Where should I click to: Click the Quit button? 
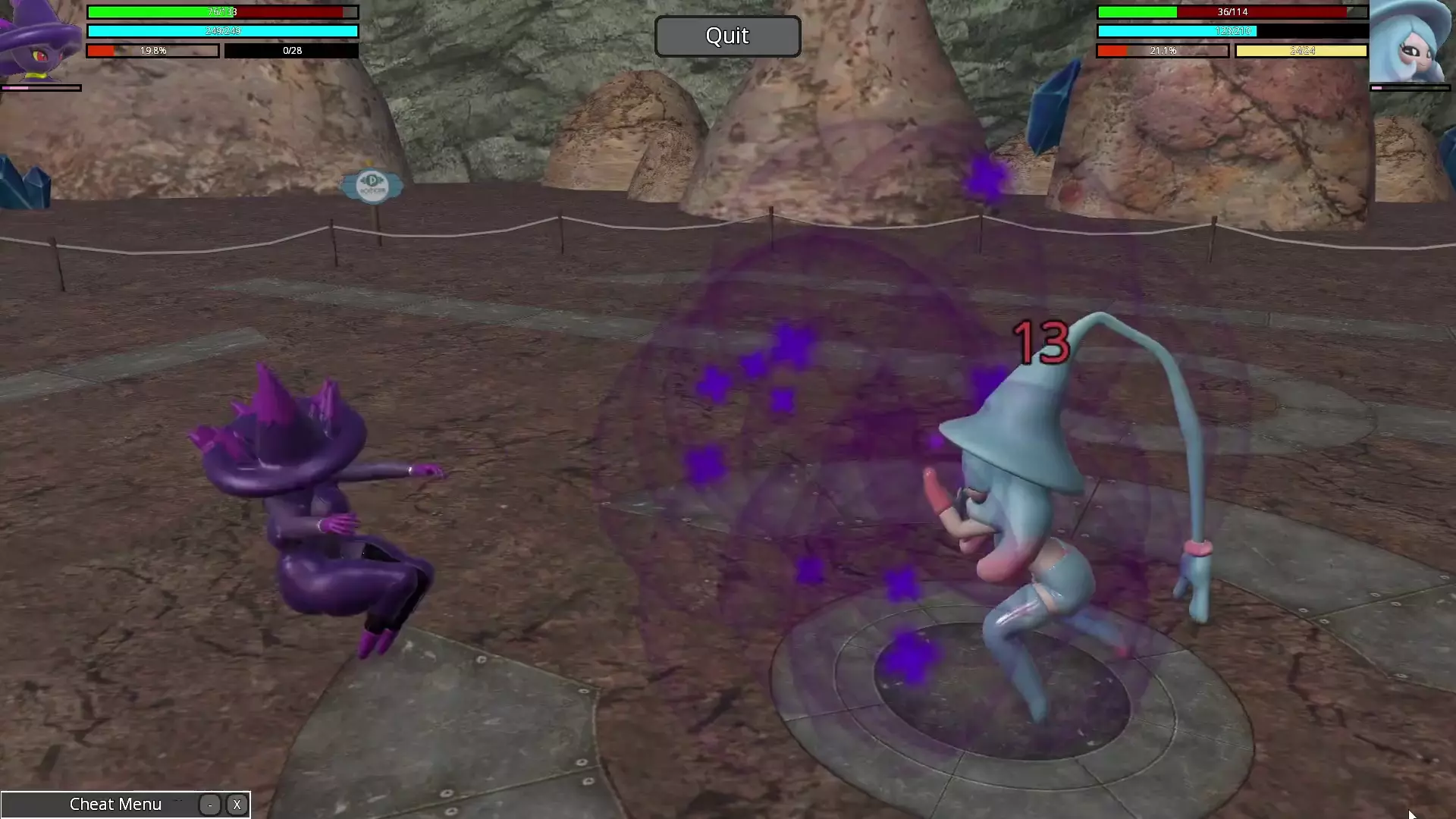coord(727,36)
